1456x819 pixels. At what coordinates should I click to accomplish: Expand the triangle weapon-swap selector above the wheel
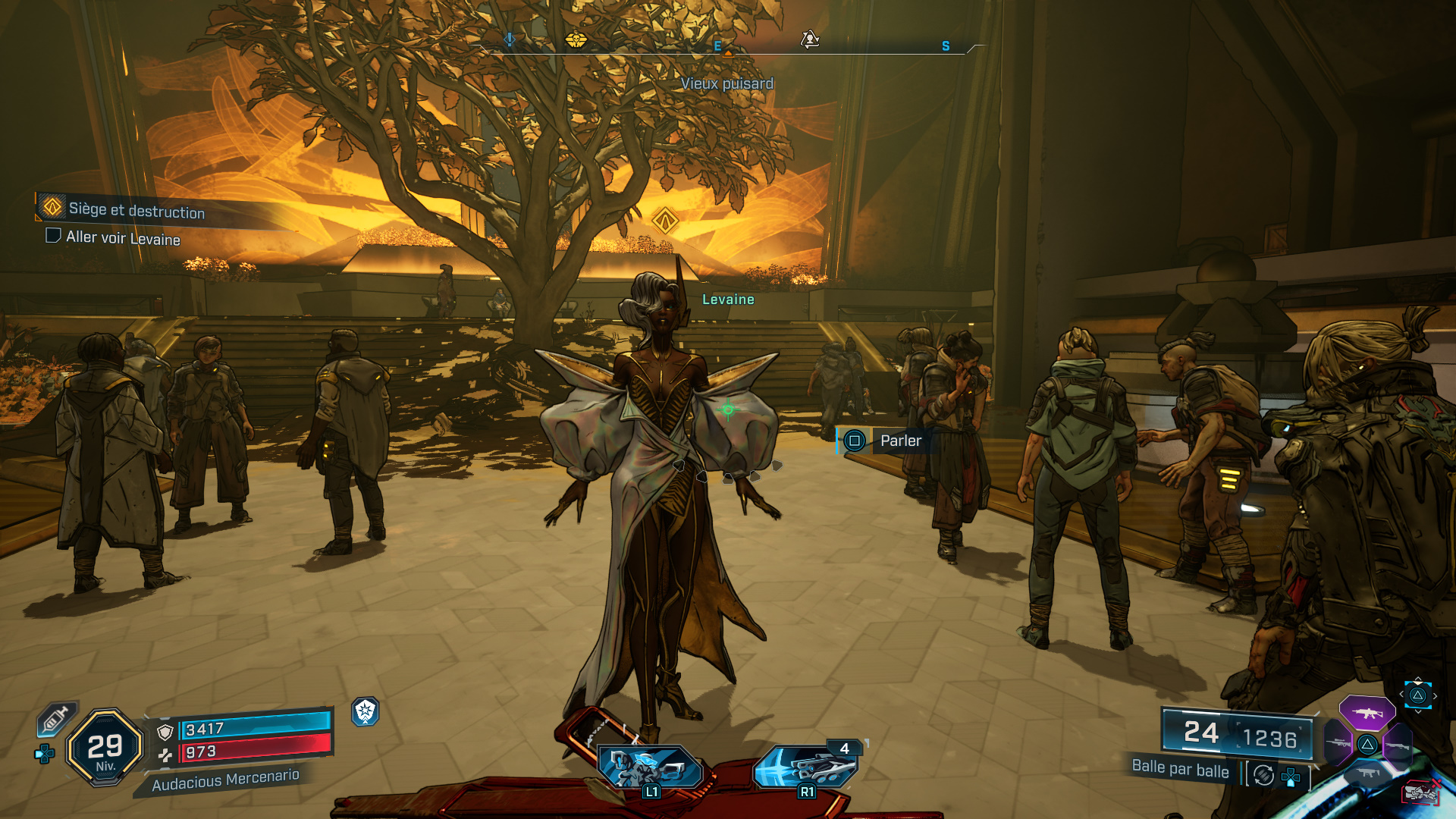(x=1417, y=695)
